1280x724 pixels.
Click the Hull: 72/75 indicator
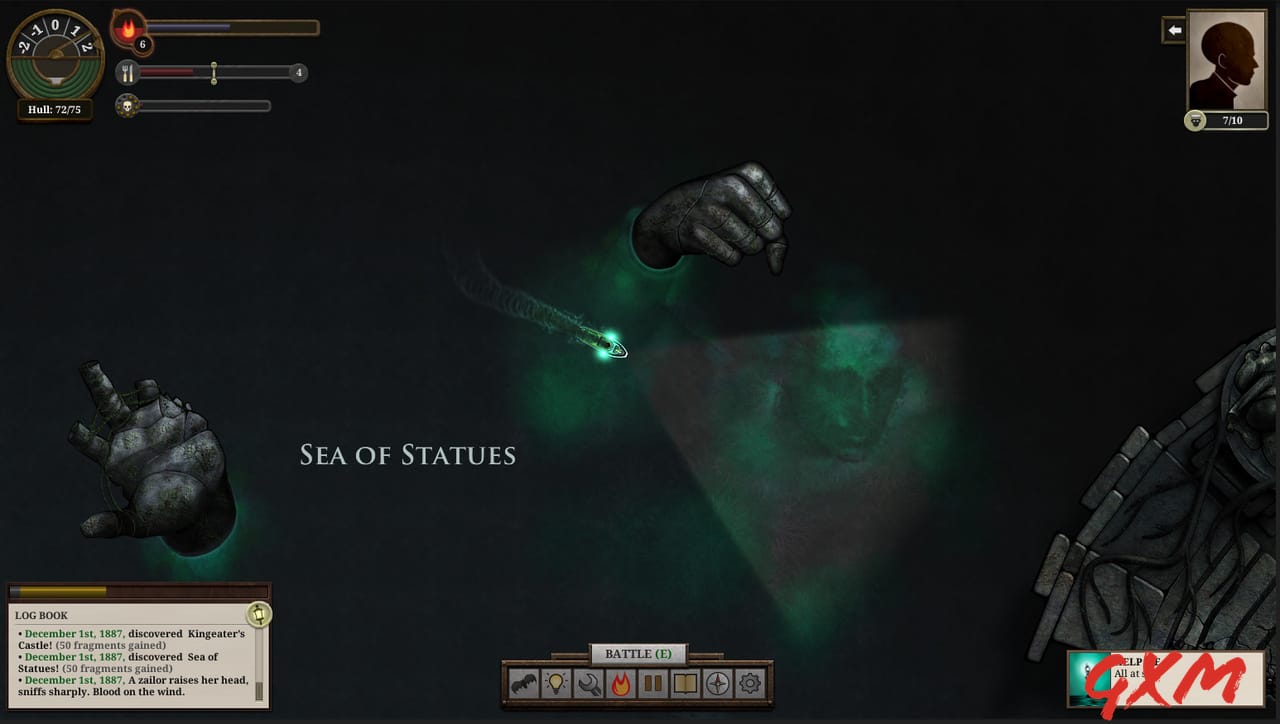[54, 109]
